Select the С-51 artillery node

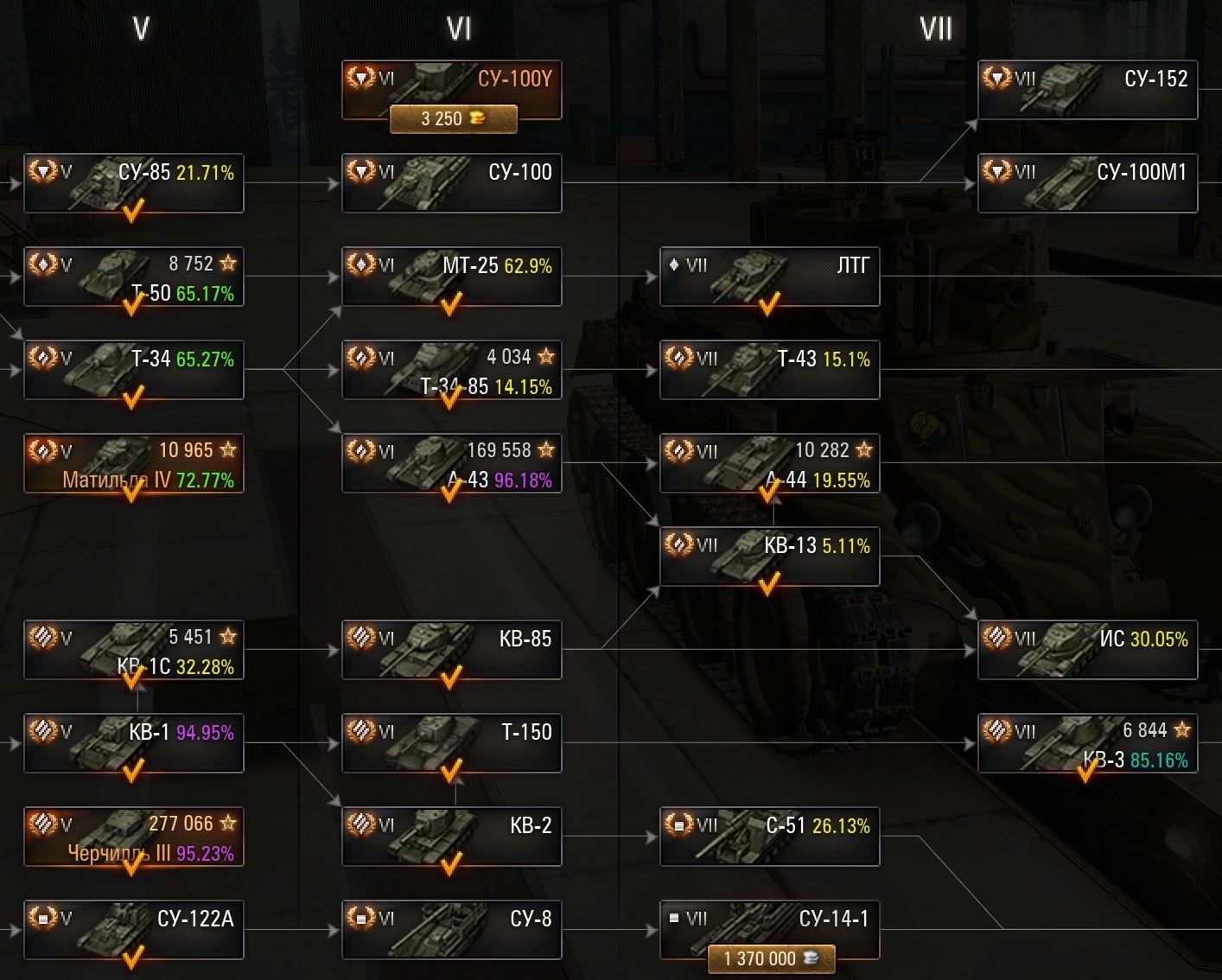[770, 837]
